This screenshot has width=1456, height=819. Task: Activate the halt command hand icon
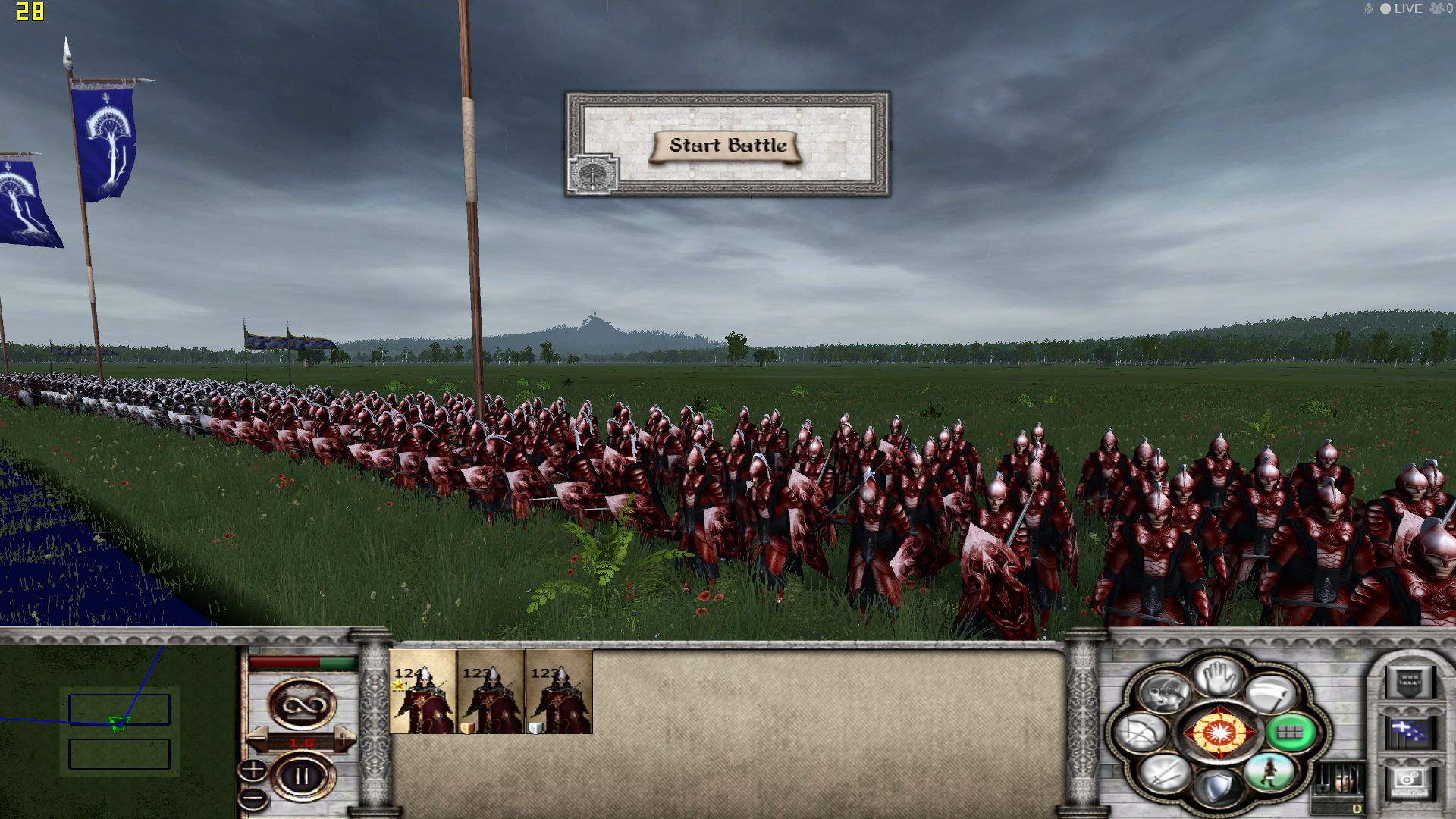point(1219,675)
